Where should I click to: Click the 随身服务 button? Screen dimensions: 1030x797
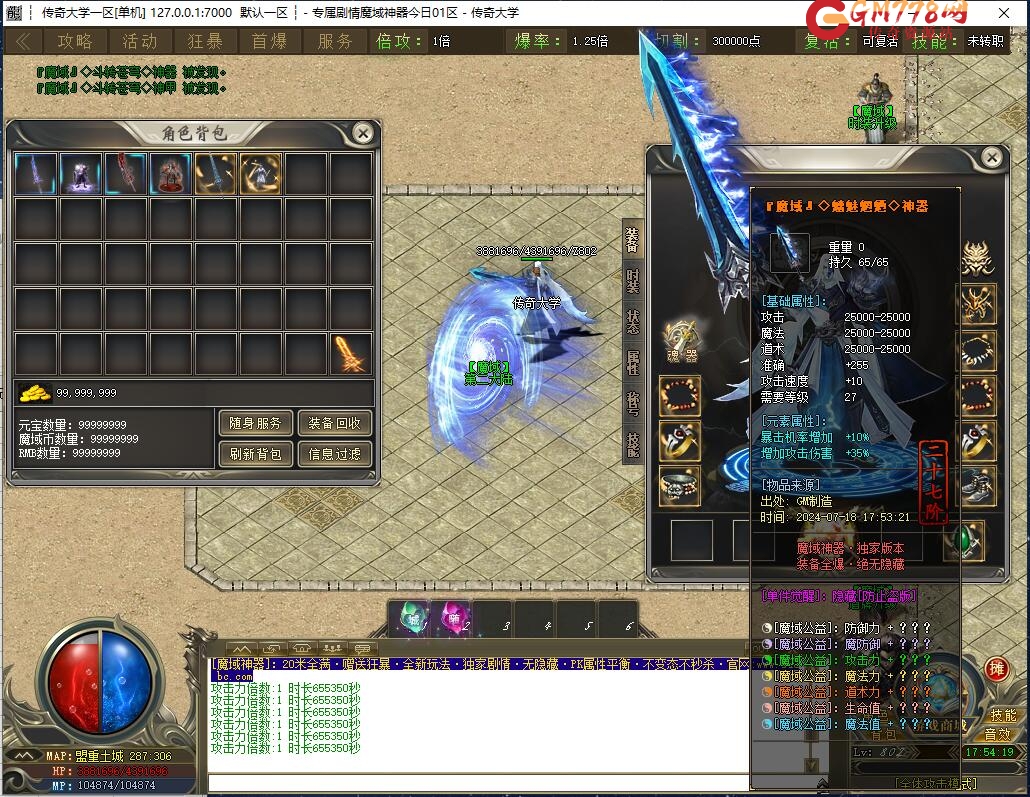pyautogui.click(x=255, y=423)
